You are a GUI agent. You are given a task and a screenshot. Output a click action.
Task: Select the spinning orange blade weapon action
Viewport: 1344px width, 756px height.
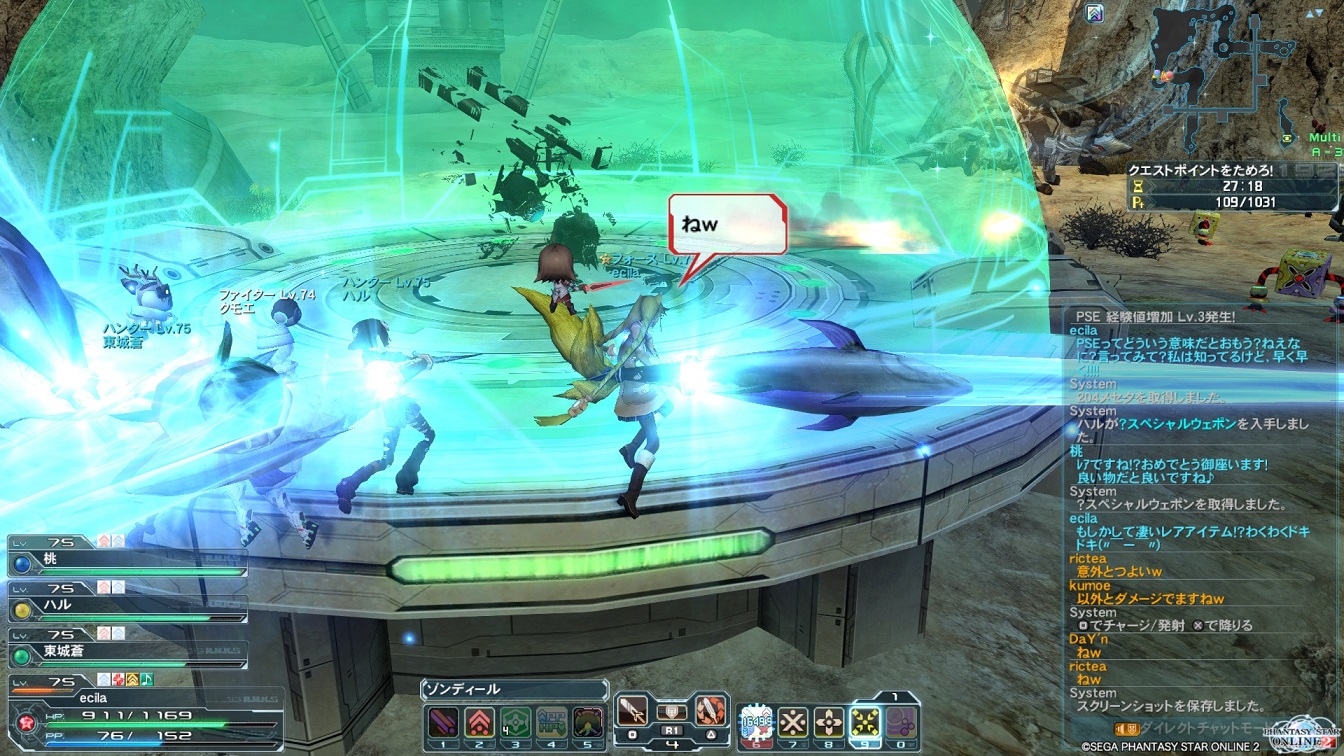710,712
